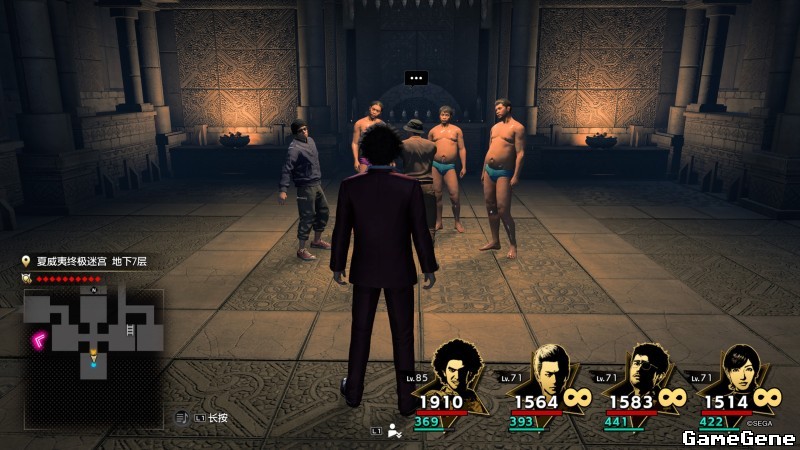Open the ellipsis speech bubble above the NPC

point(416,77)
